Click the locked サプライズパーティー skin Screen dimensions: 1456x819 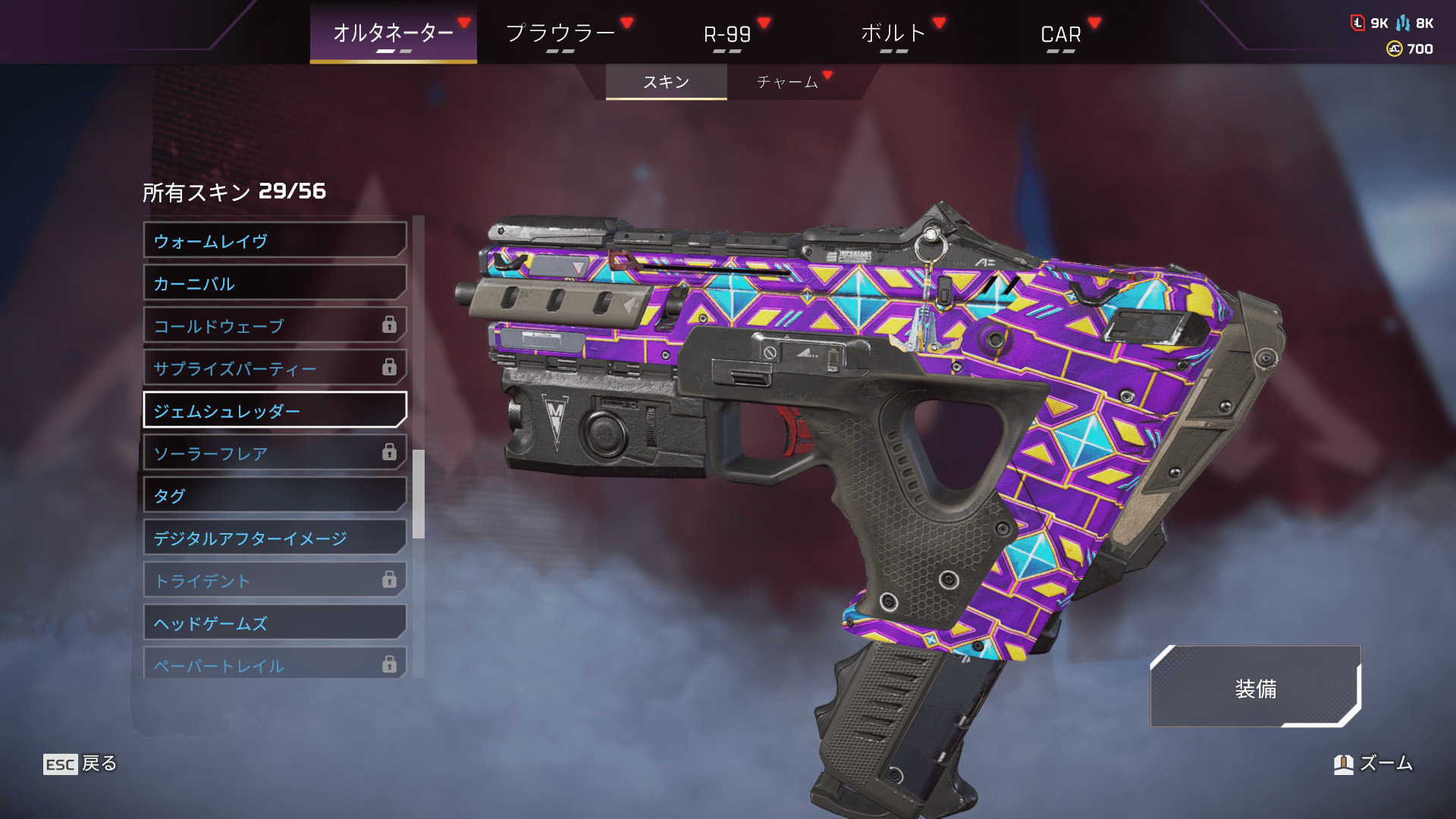(x=275, y=369)
